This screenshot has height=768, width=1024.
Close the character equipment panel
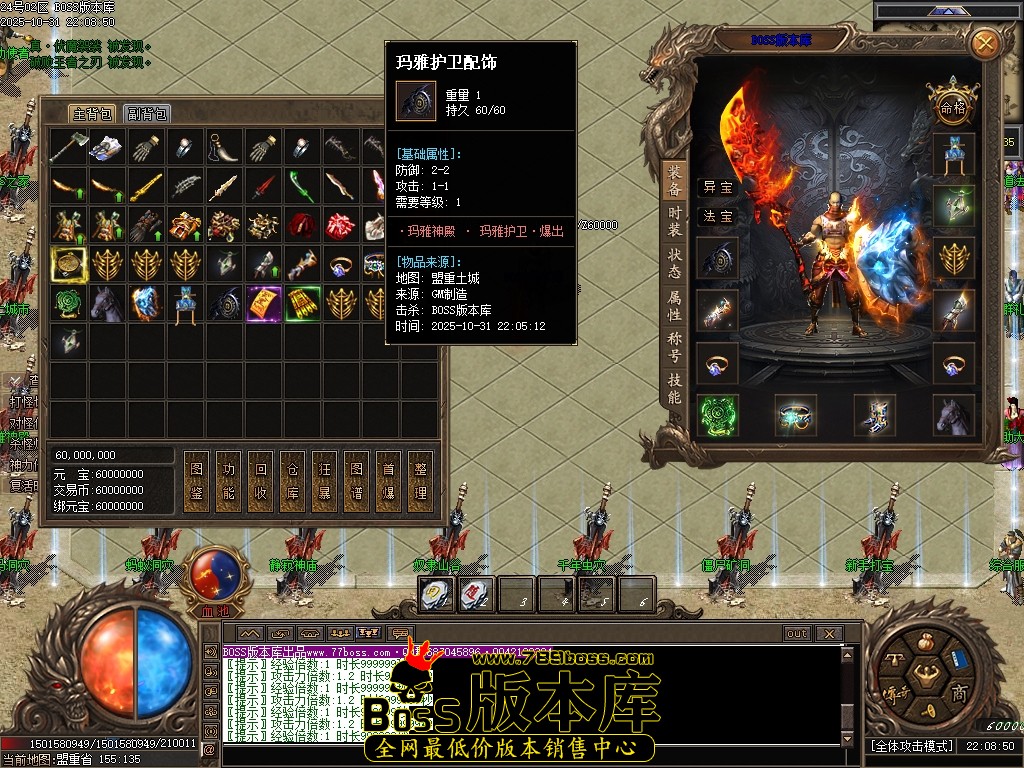pyautogui.click(x=985, y=43)
